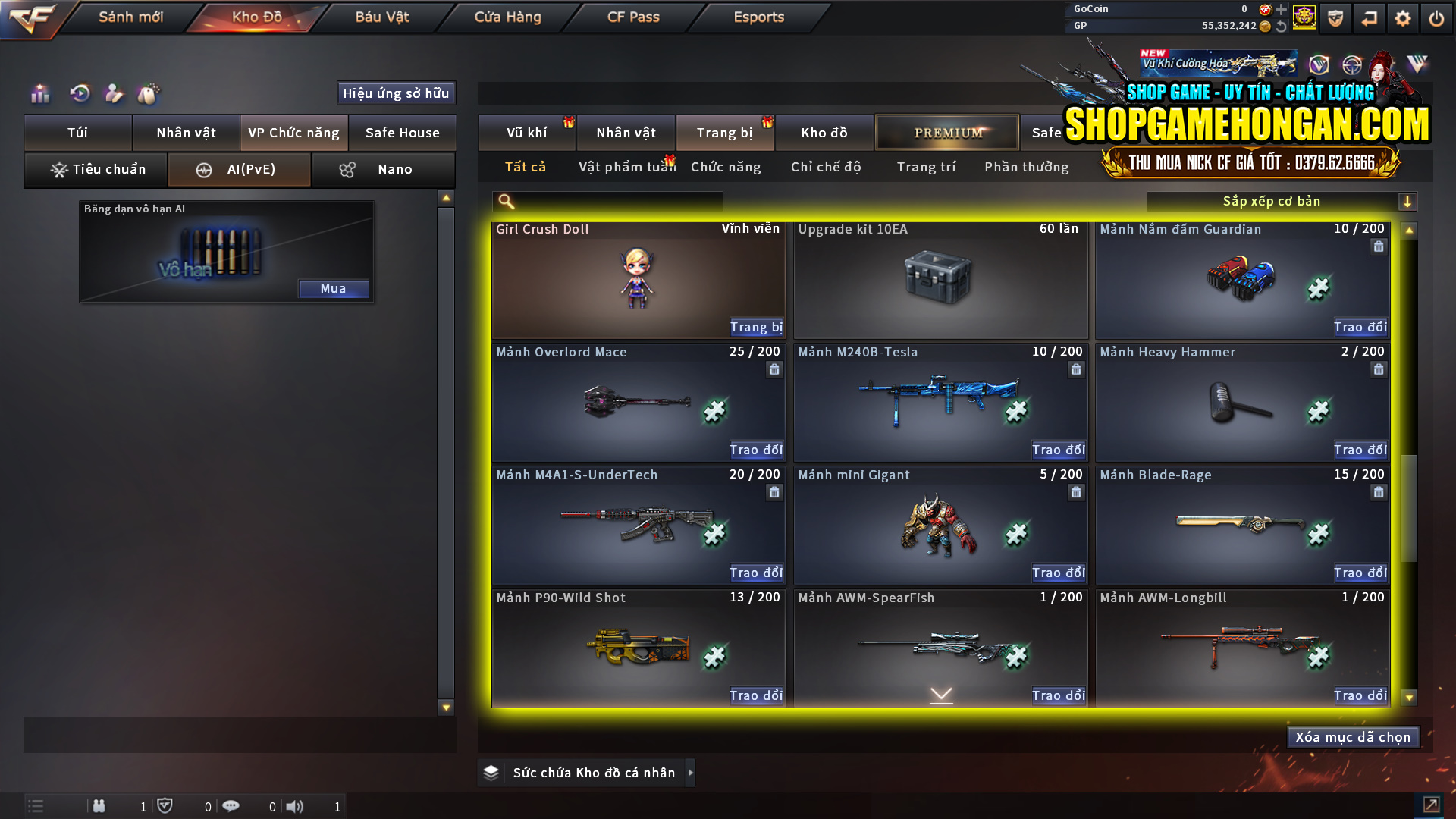The image size is (1456, 819).
Task: Expand Sức chứa Kho đồ cá nhân arrow
Action: [x=690, y=773]
